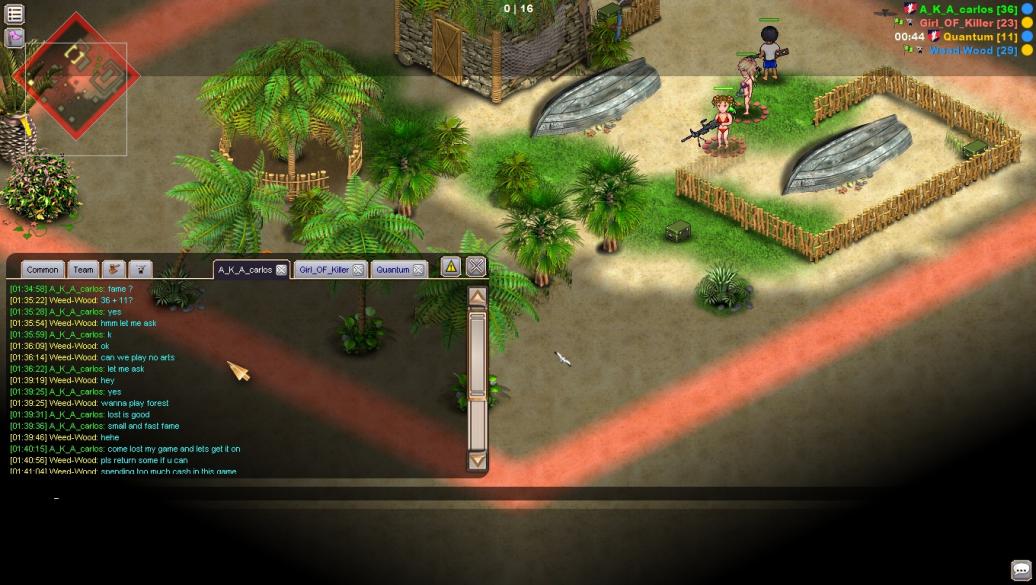
Task: Switch to the Team chat tab
Action: (x=84, y=270)
